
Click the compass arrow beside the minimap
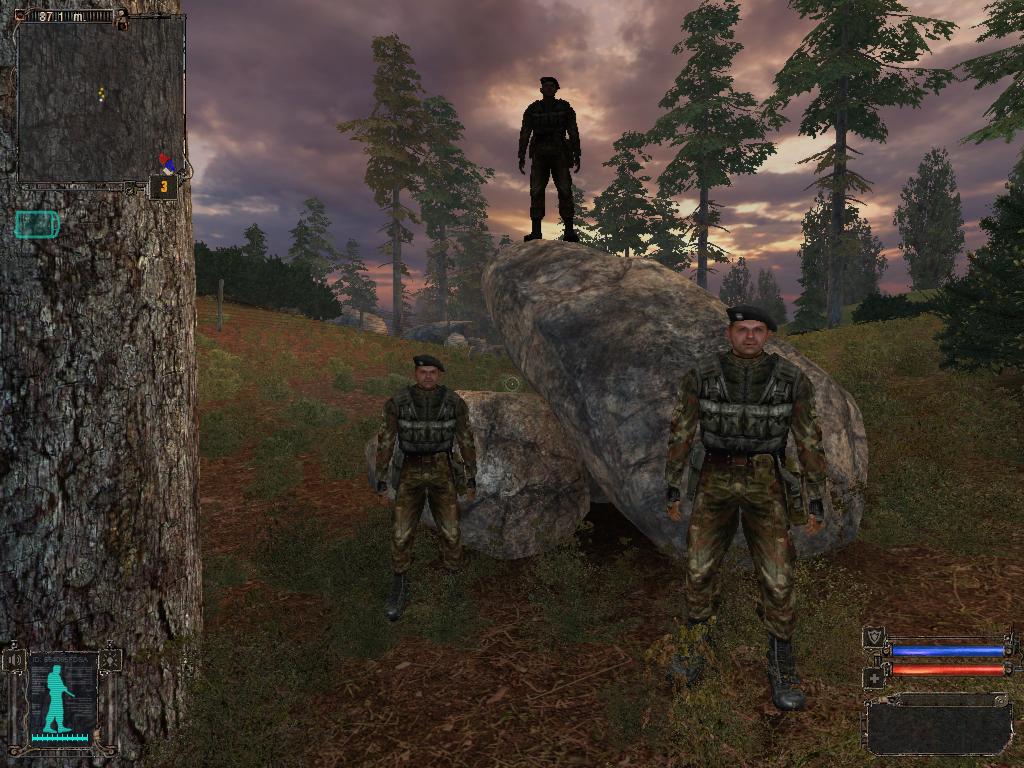coord(166,163)
